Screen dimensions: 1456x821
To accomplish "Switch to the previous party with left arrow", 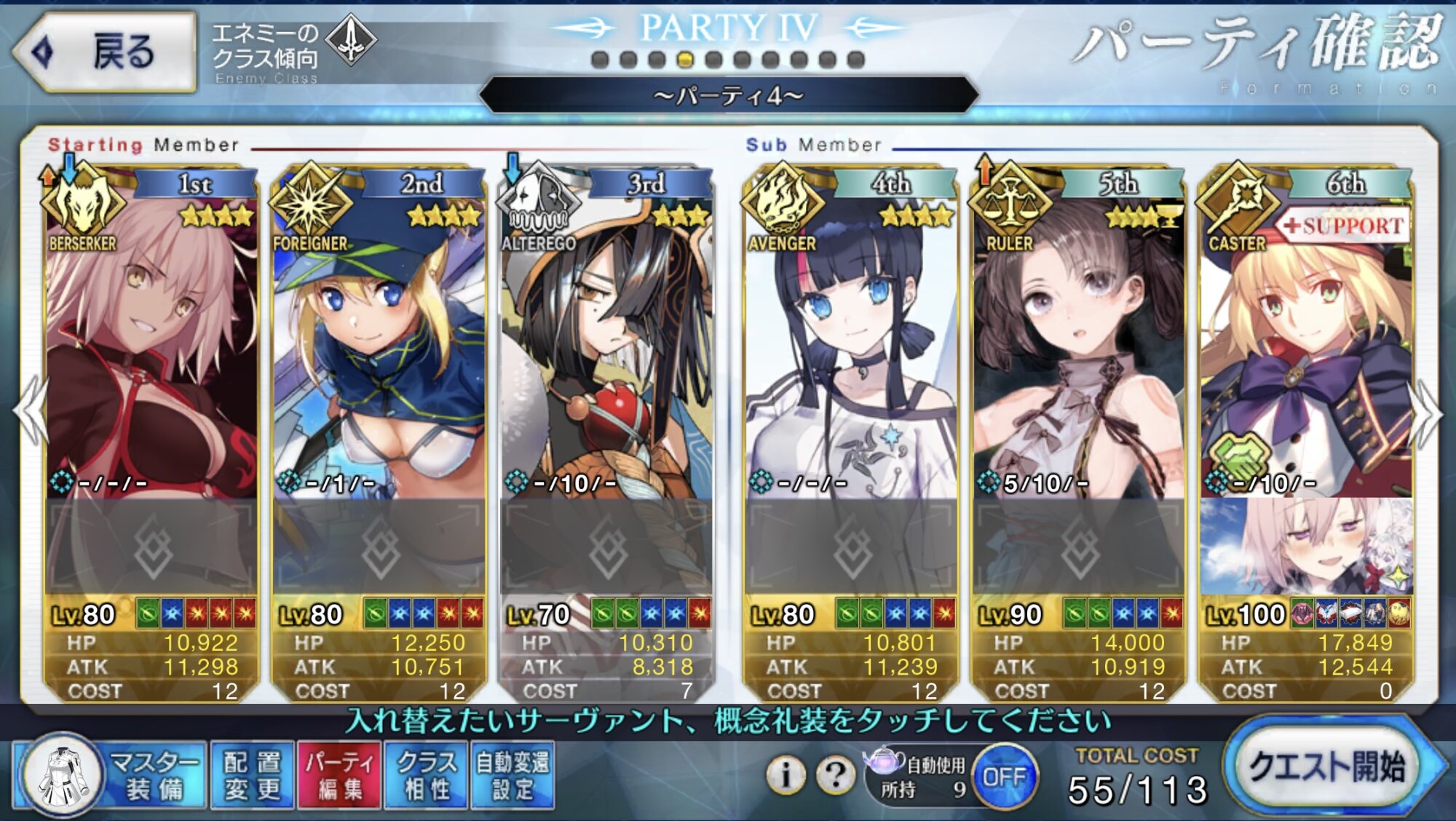I will [x=31, y=413].
